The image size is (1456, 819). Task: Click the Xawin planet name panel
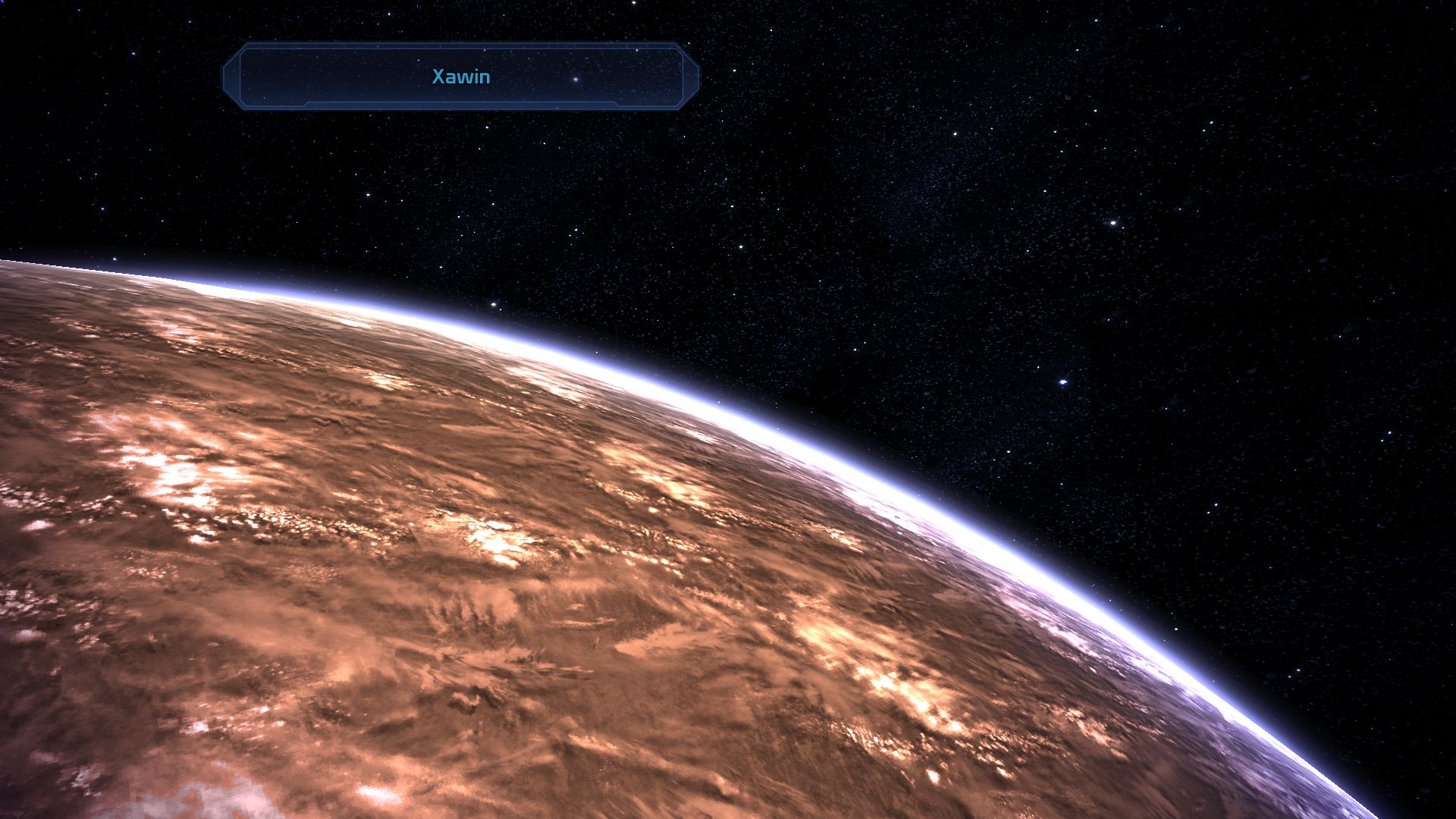pyautogui.click(x=460, y=77)
